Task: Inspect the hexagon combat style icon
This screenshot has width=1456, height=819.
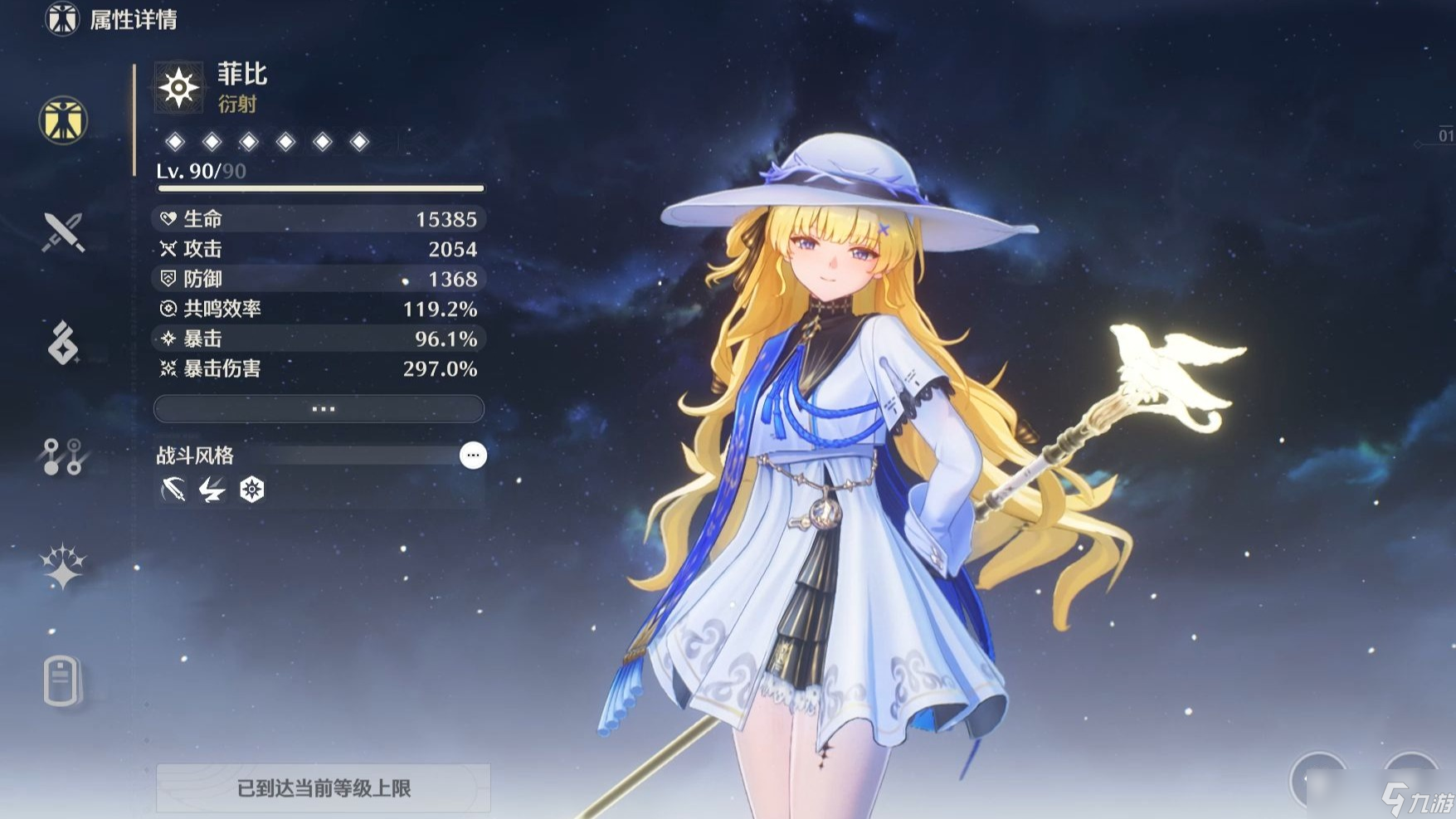Action: (251, 490)
